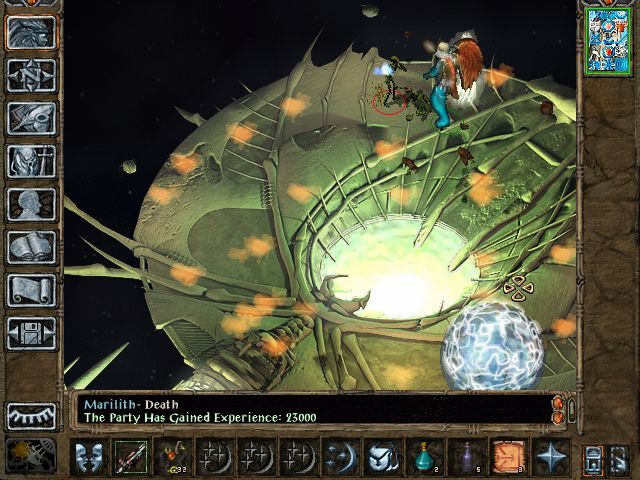
Task: Equip the first quick weapon slot
Action: coord(129,457)
